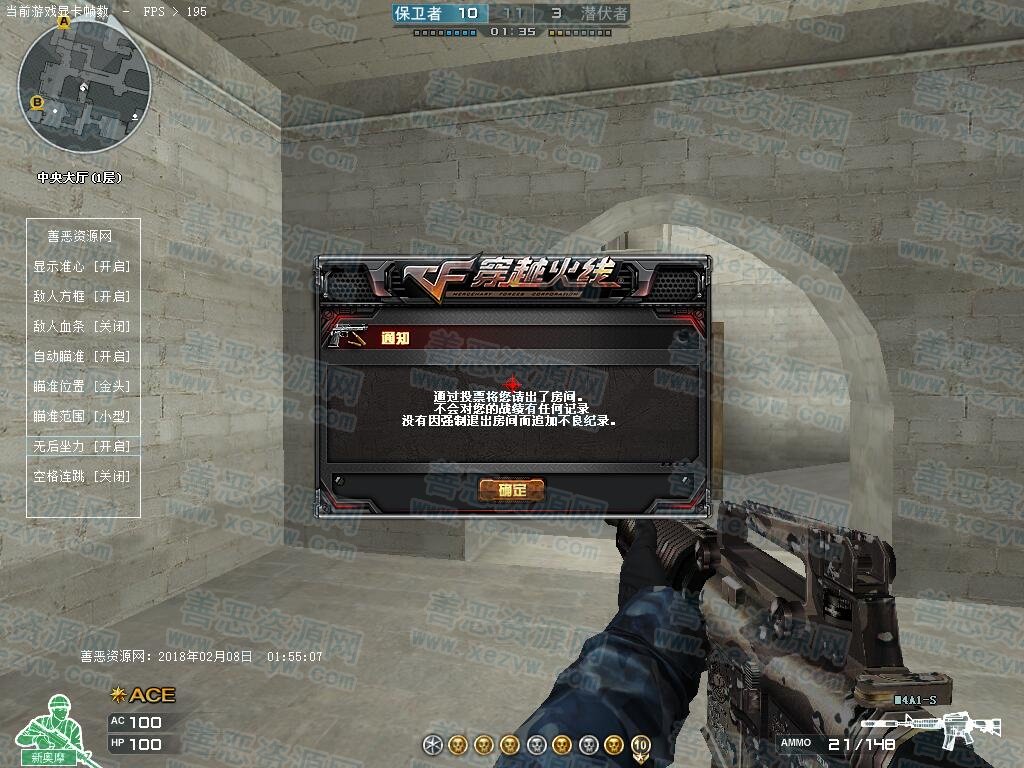Screen dimensions: 1024x768
Task: Change the 瞄准范围 aim range setting
Action: tap(82, 417)
